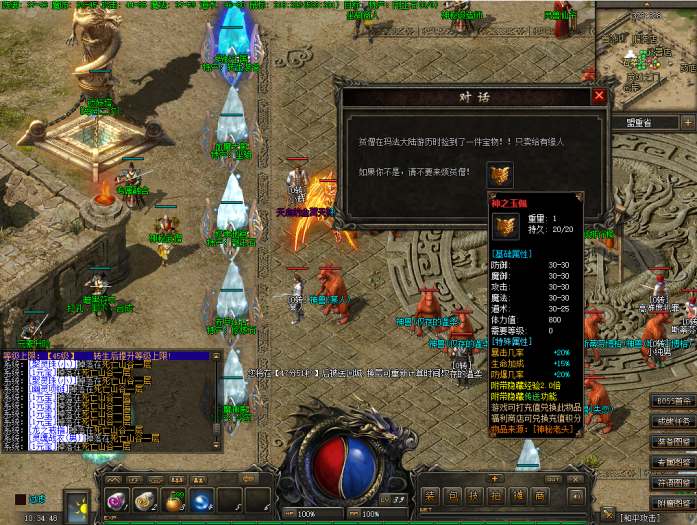Close the 对话 dialogue window

599,96
